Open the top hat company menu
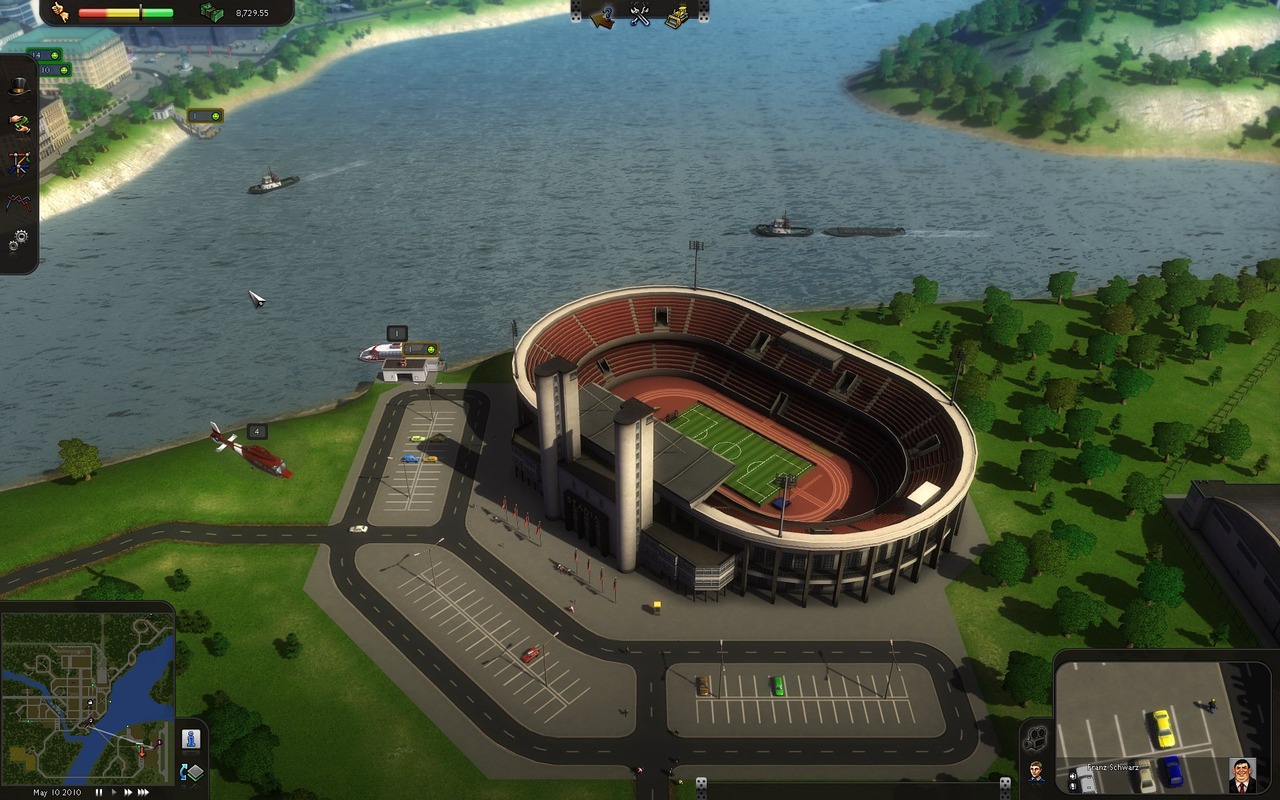 coord(19,88)
